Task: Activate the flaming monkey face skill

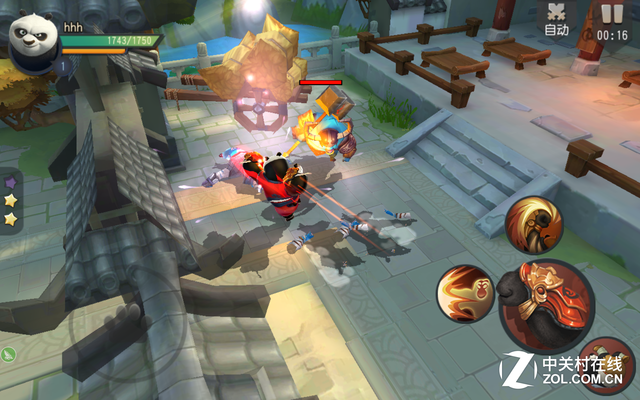Action: tap(464, 293)
